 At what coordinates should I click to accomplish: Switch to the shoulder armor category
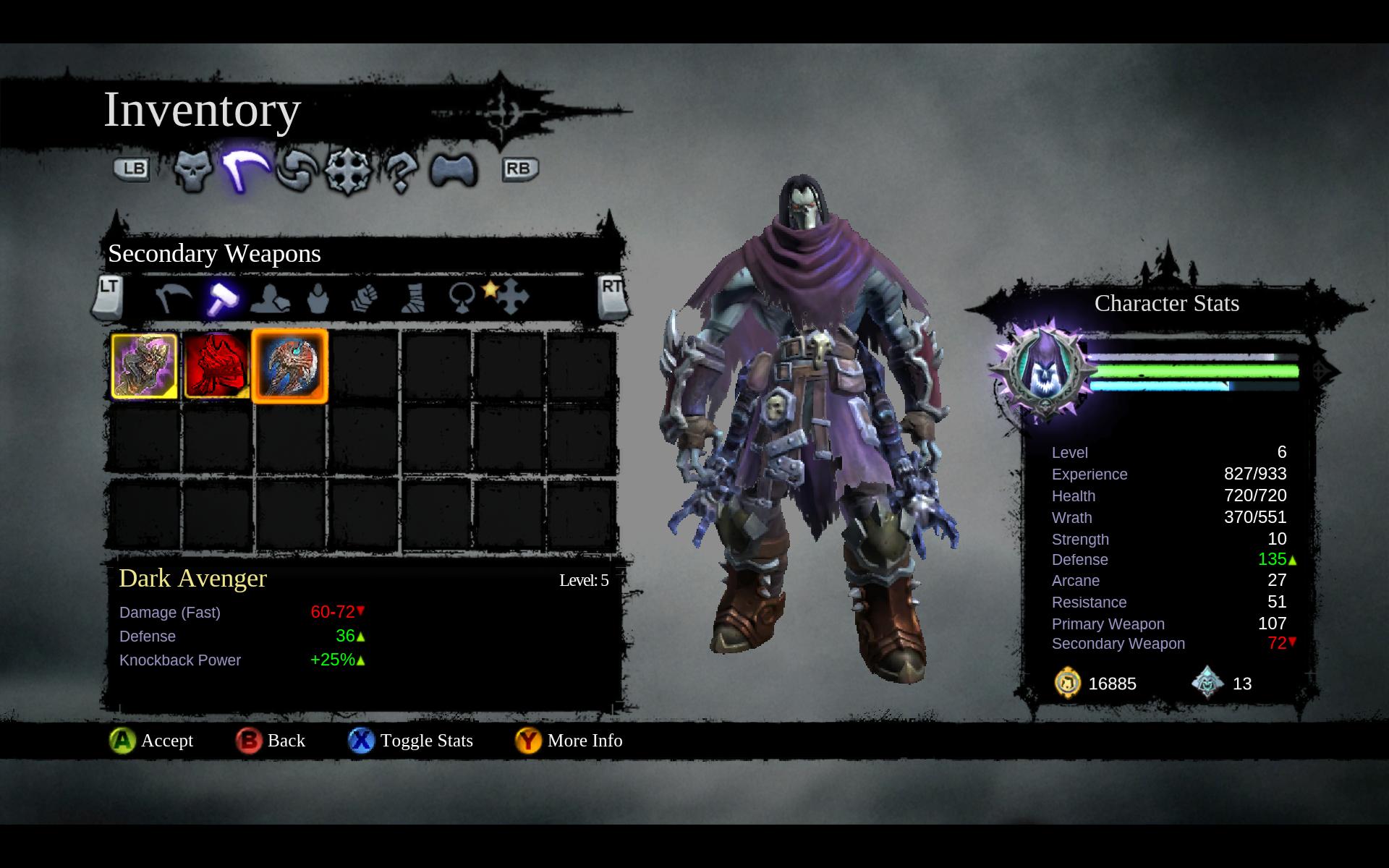270,298
